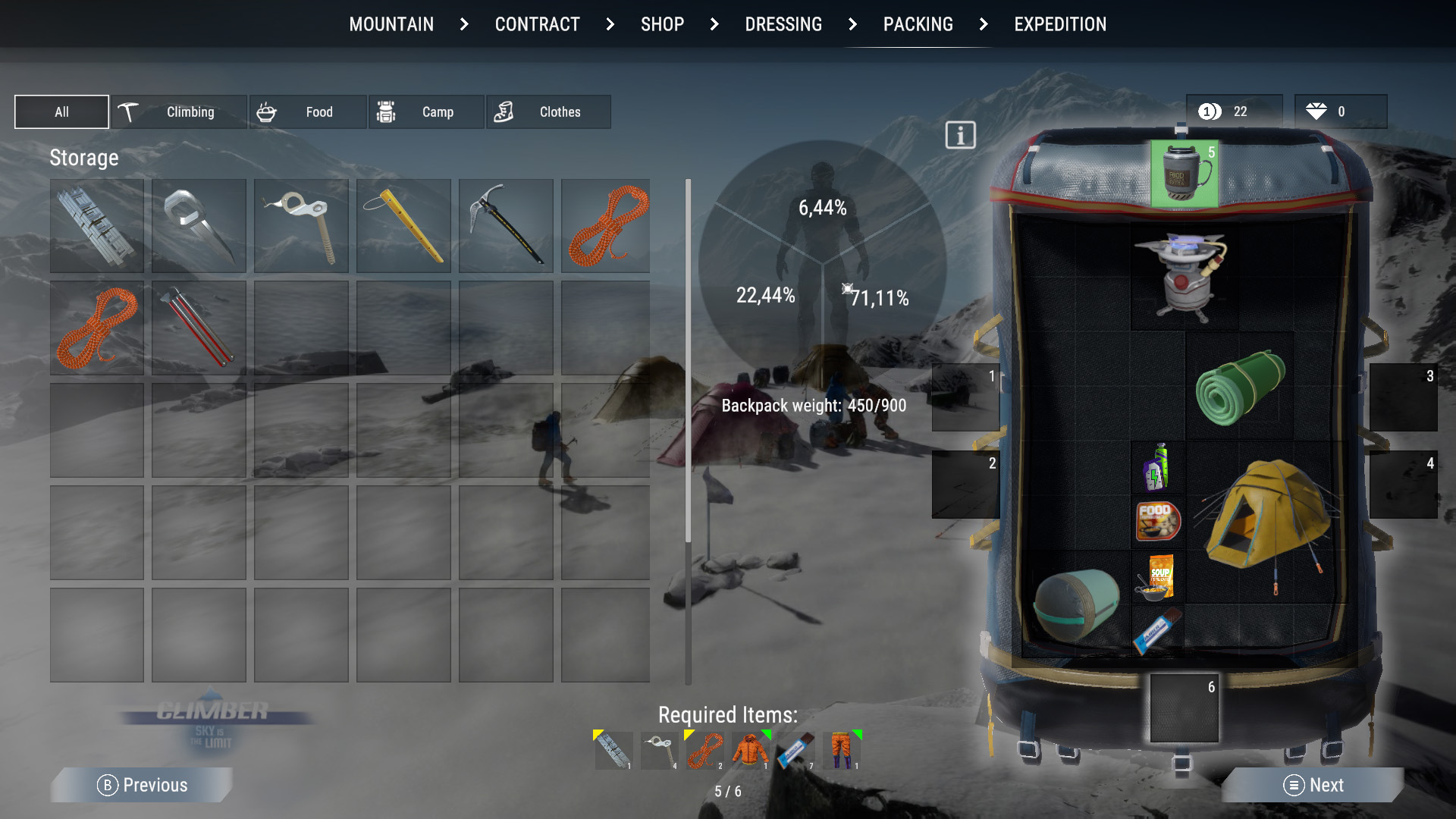Screen dimensions: 1456x819
Task: Click the Next button to continue packing
Action: (x=1313, y=785)
